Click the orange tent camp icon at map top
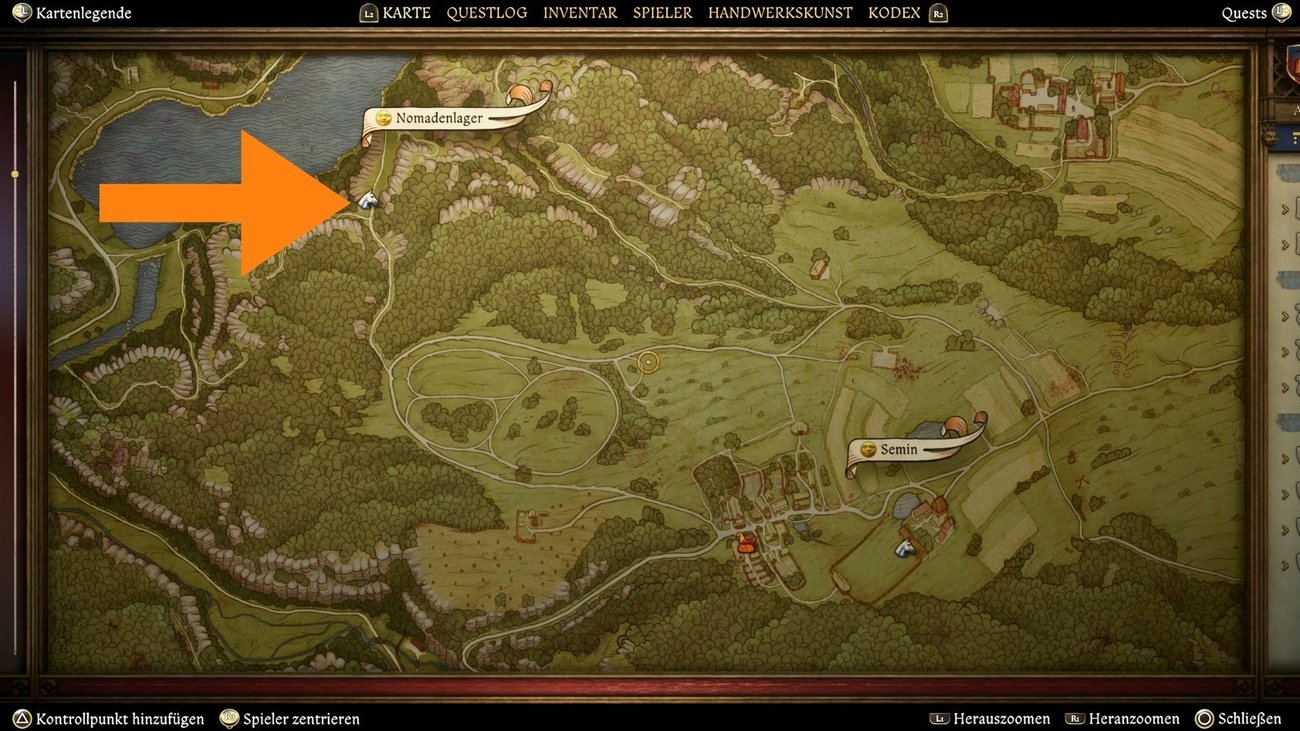1300x731 pixels. (521, 92)
